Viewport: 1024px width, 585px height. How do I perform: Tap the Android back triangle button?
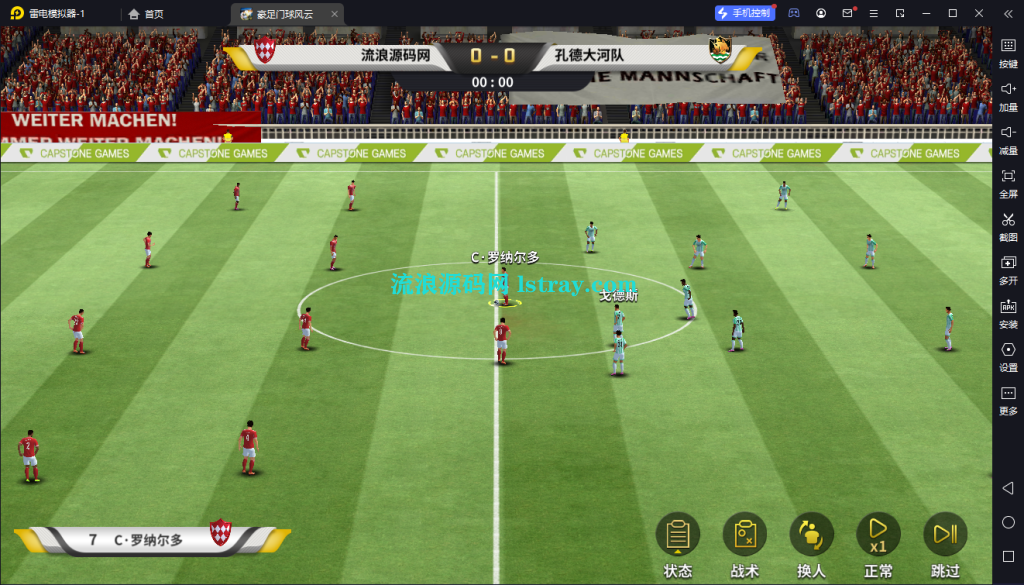pos(1008,487)
